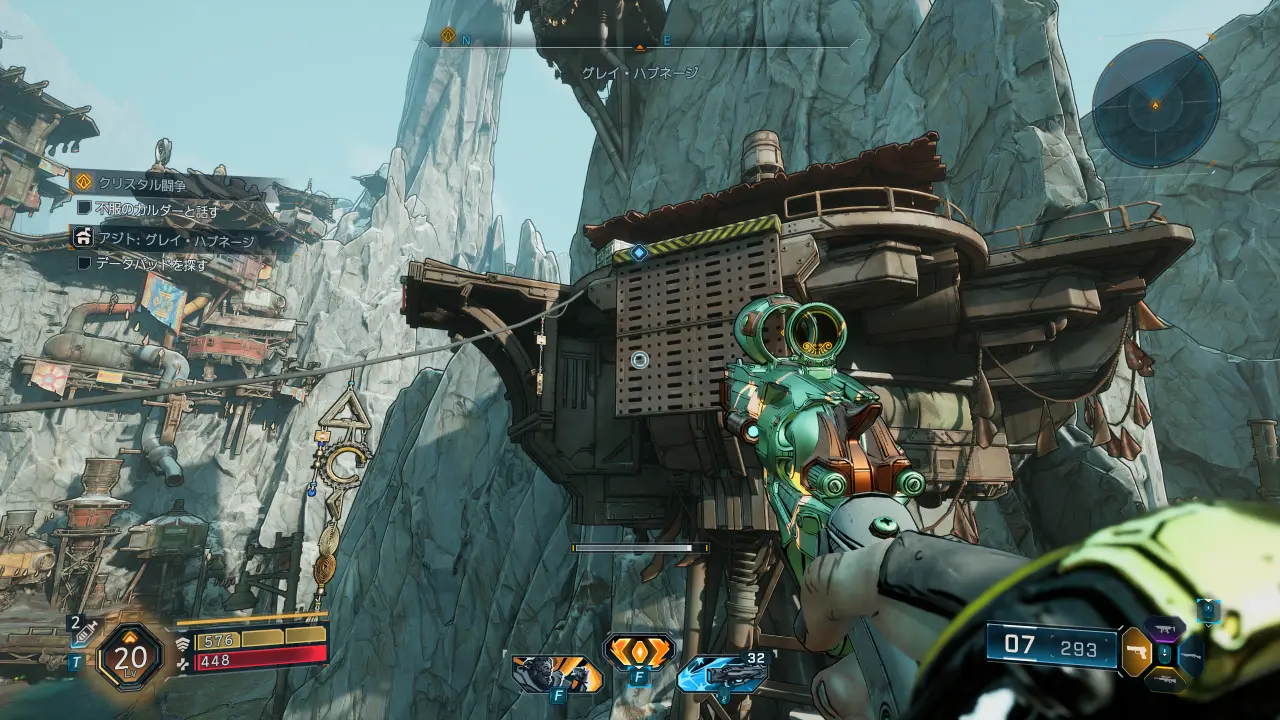This screenshot has width=1280, height=720.
Task: Activate the orange diamond ability icon
Action: pos(639,652)
